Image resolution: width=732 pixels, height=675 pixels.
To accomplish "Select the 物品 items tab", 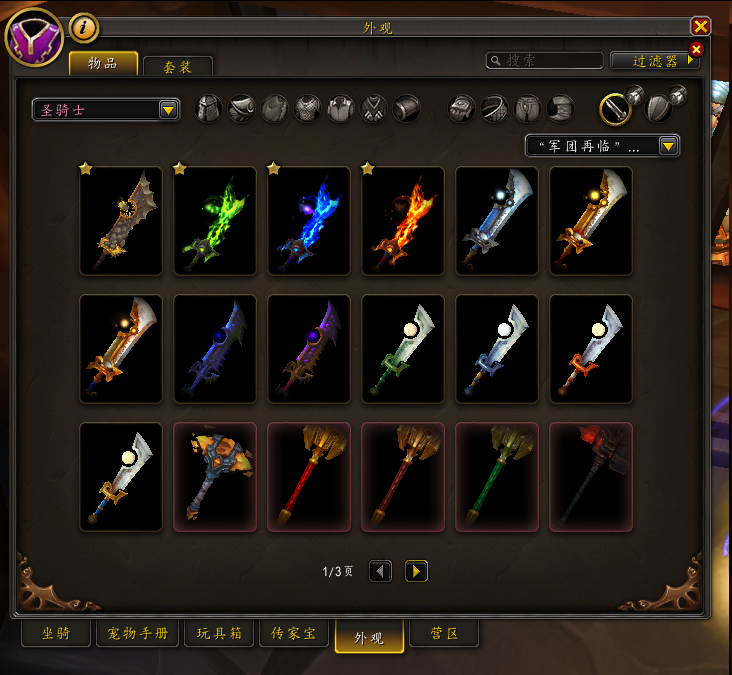I will (103, 63).
